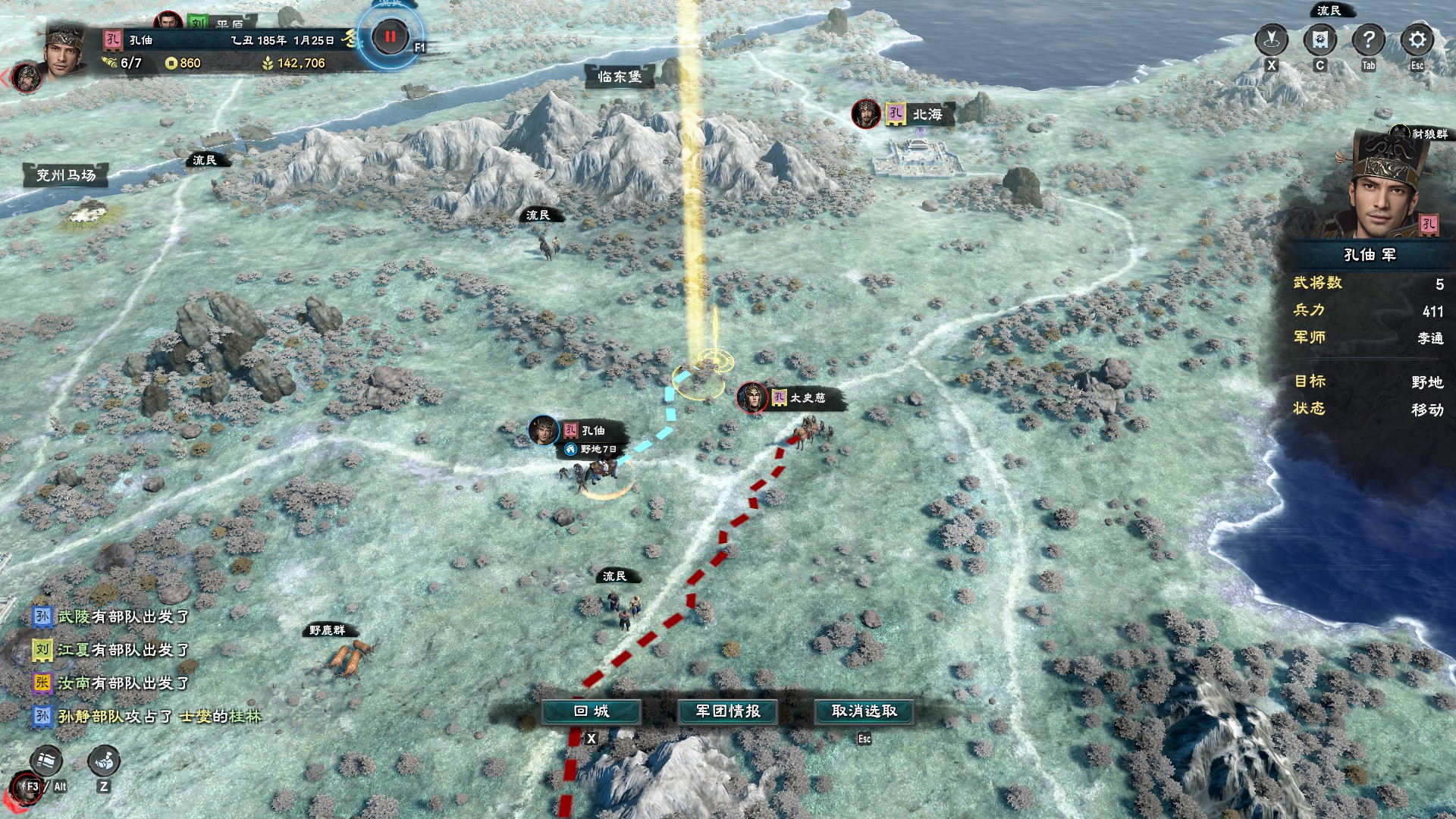Screen dimensions: 1456x819
Task: Open the question mark help icon
Action: pos(1368,39)
